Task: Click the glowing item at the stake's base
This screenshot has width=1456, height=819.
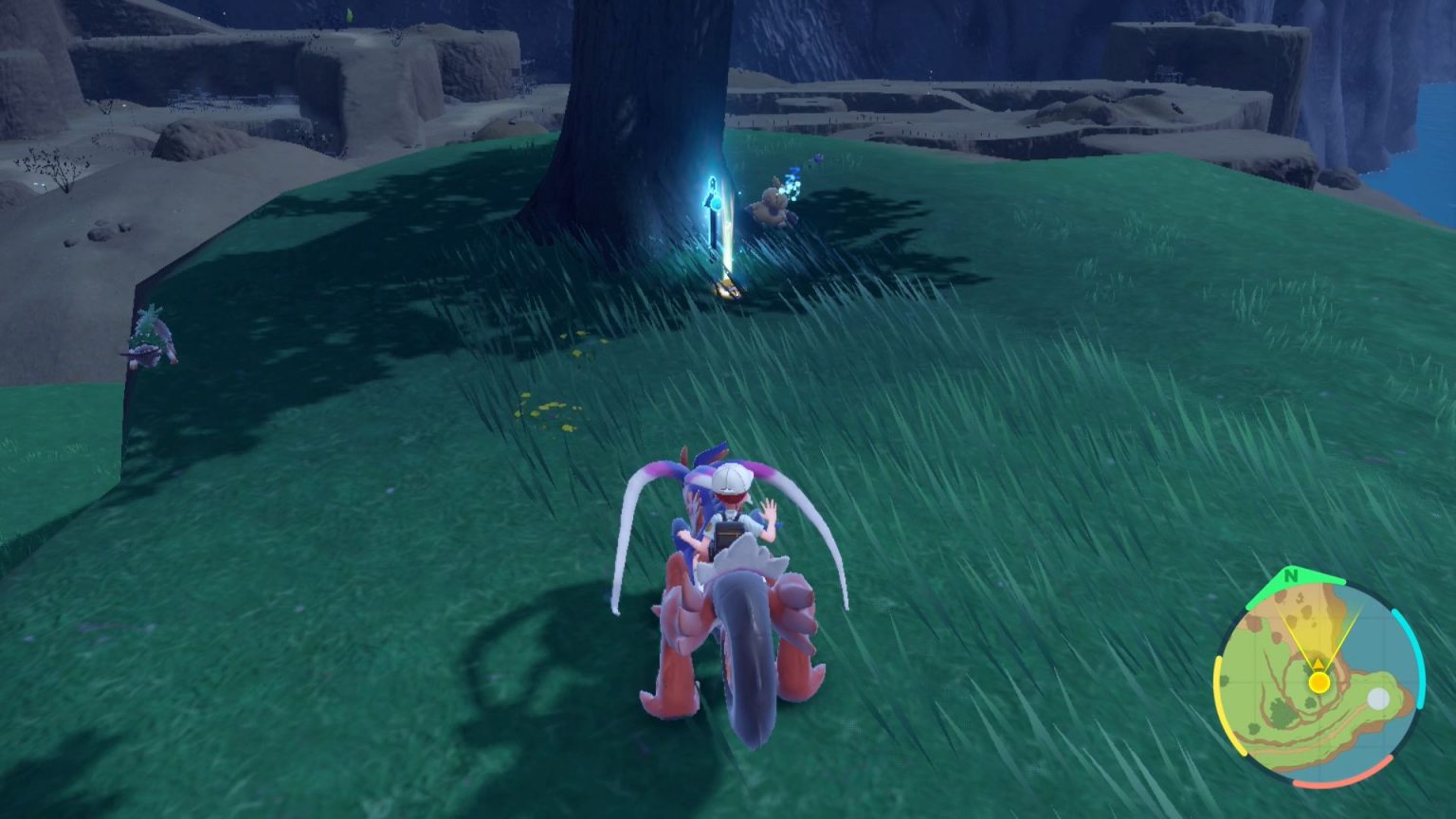Action: tap(726, 287)
